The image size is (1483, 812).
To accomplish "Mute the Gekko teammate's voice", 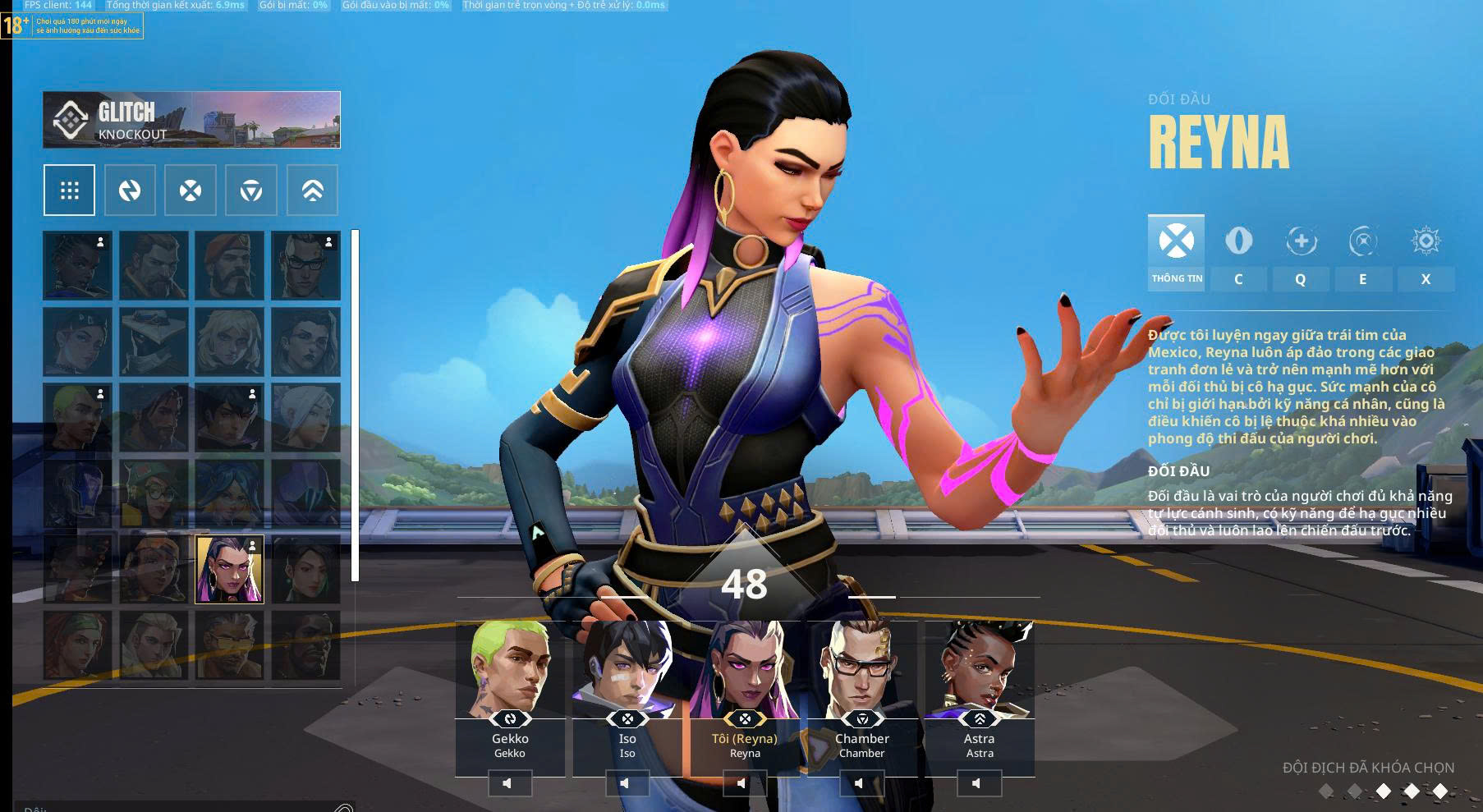I will [509, 783].
